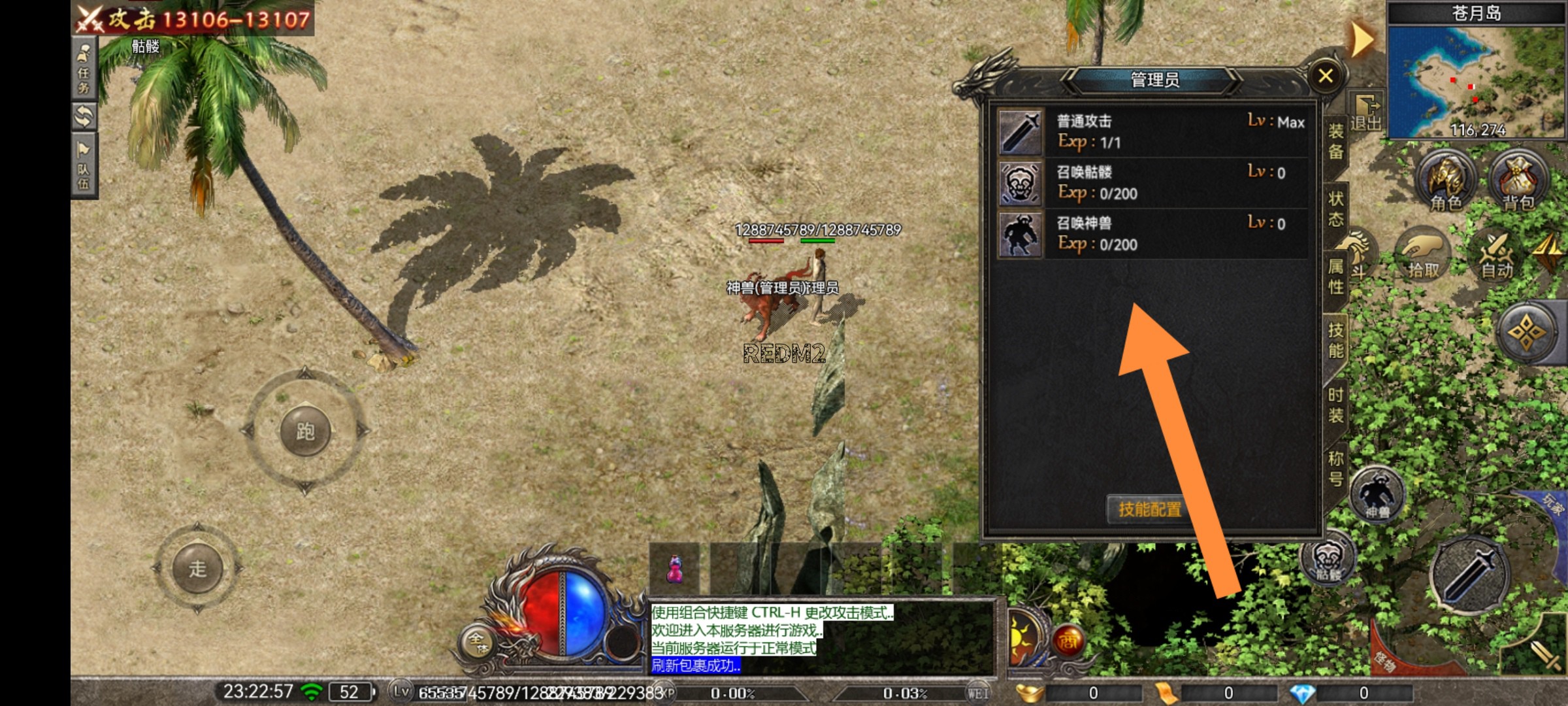1568x706 pixels.
Task: Open the 背包 bag inventory
Action: pyautogui.click(x=1518, y=181)
